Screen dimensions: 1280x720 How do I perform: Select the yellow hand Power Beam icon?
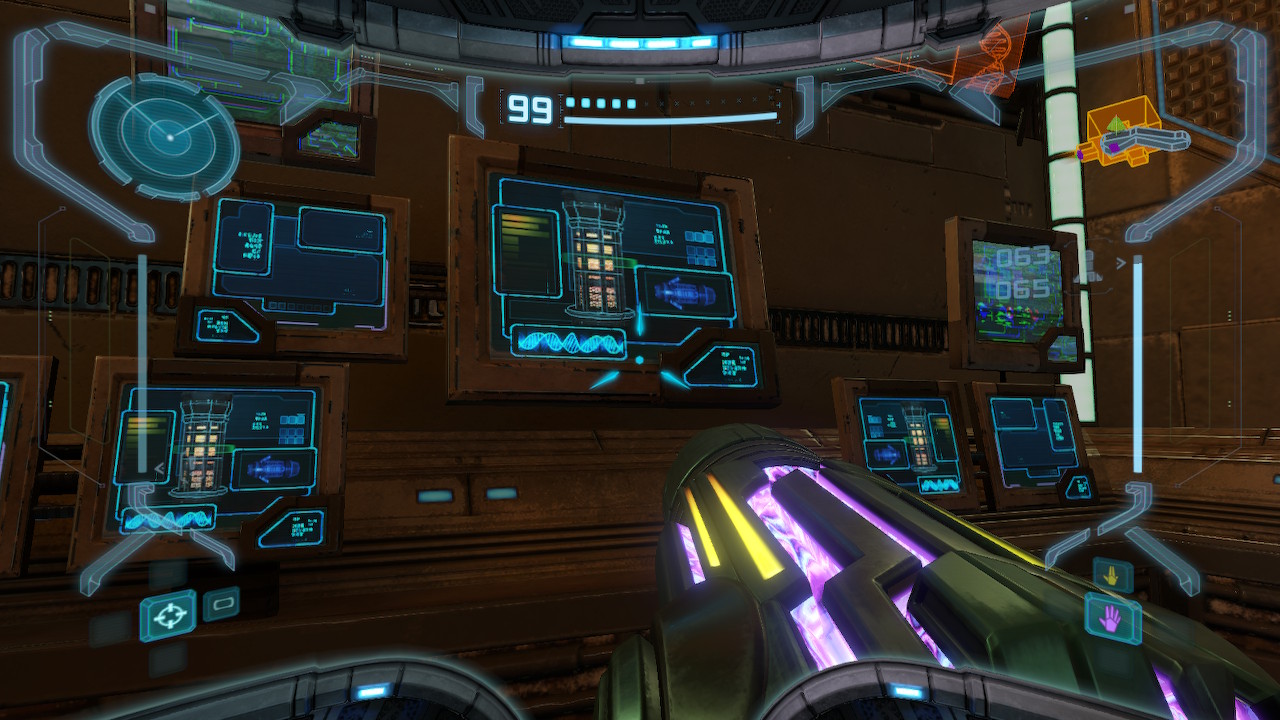[x=1112, y=575]
